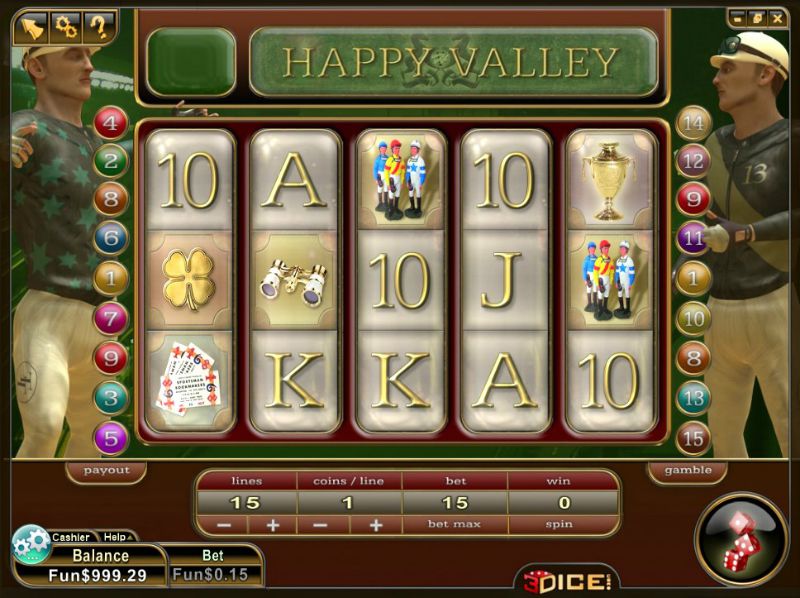Open the question mark help icon
Viewport: 800px width, 598px height.
[98, 27]
